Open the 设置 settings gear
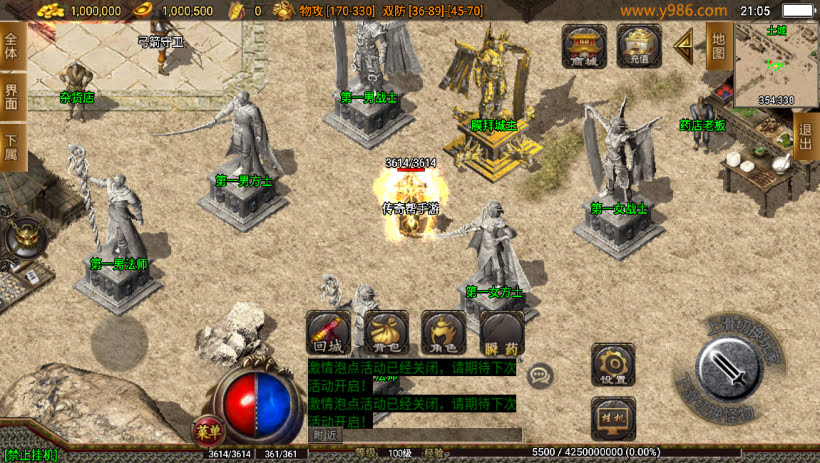Image resolution: width=820 pixels, height=463 pixels. (613, 365)
